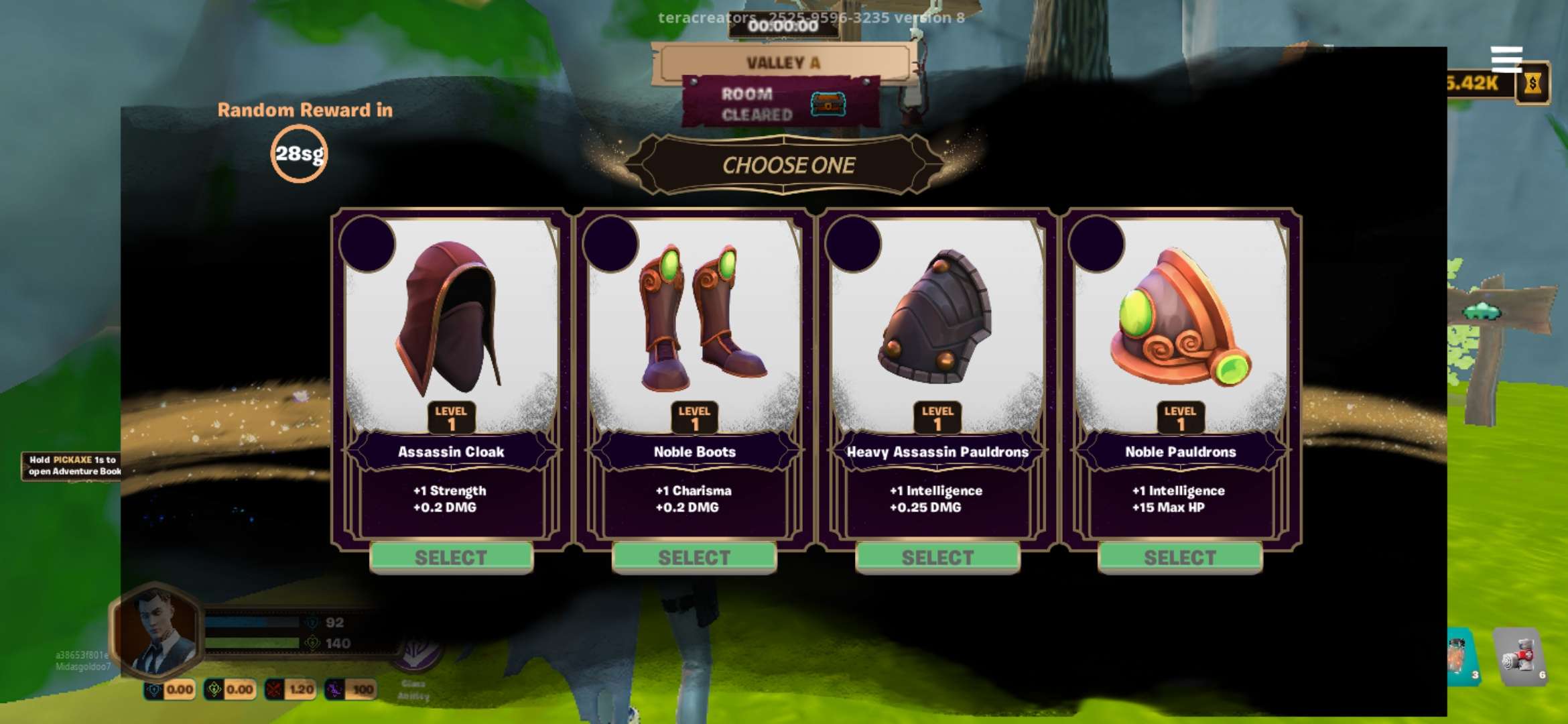The width and height of the screenshot is (1568, 724).
Task: Click the player character portrait
Action: (x=156, y=630)
